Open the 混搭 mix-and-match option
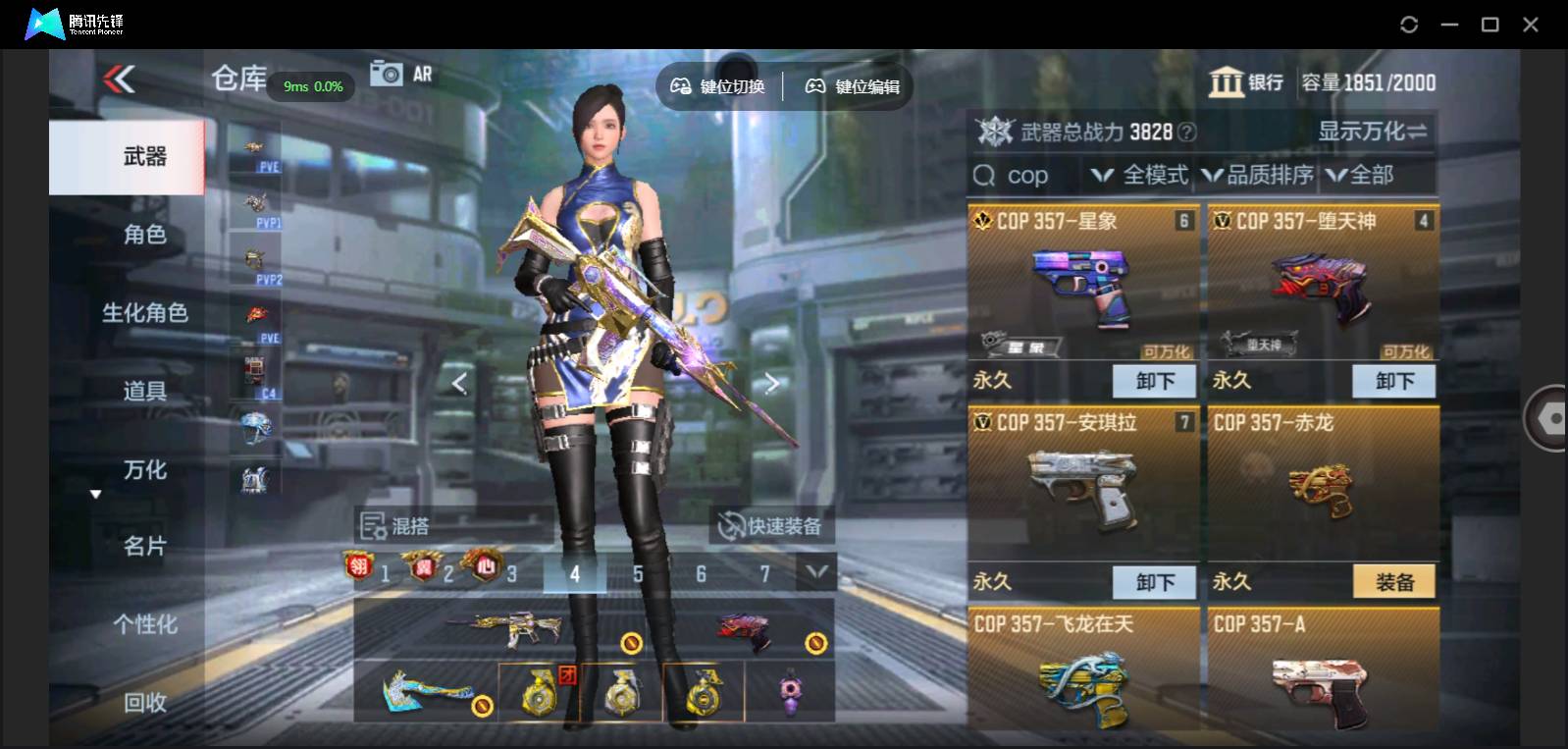Image resolution: width=1568 pixels, height=749 pixels. point(395,526)
